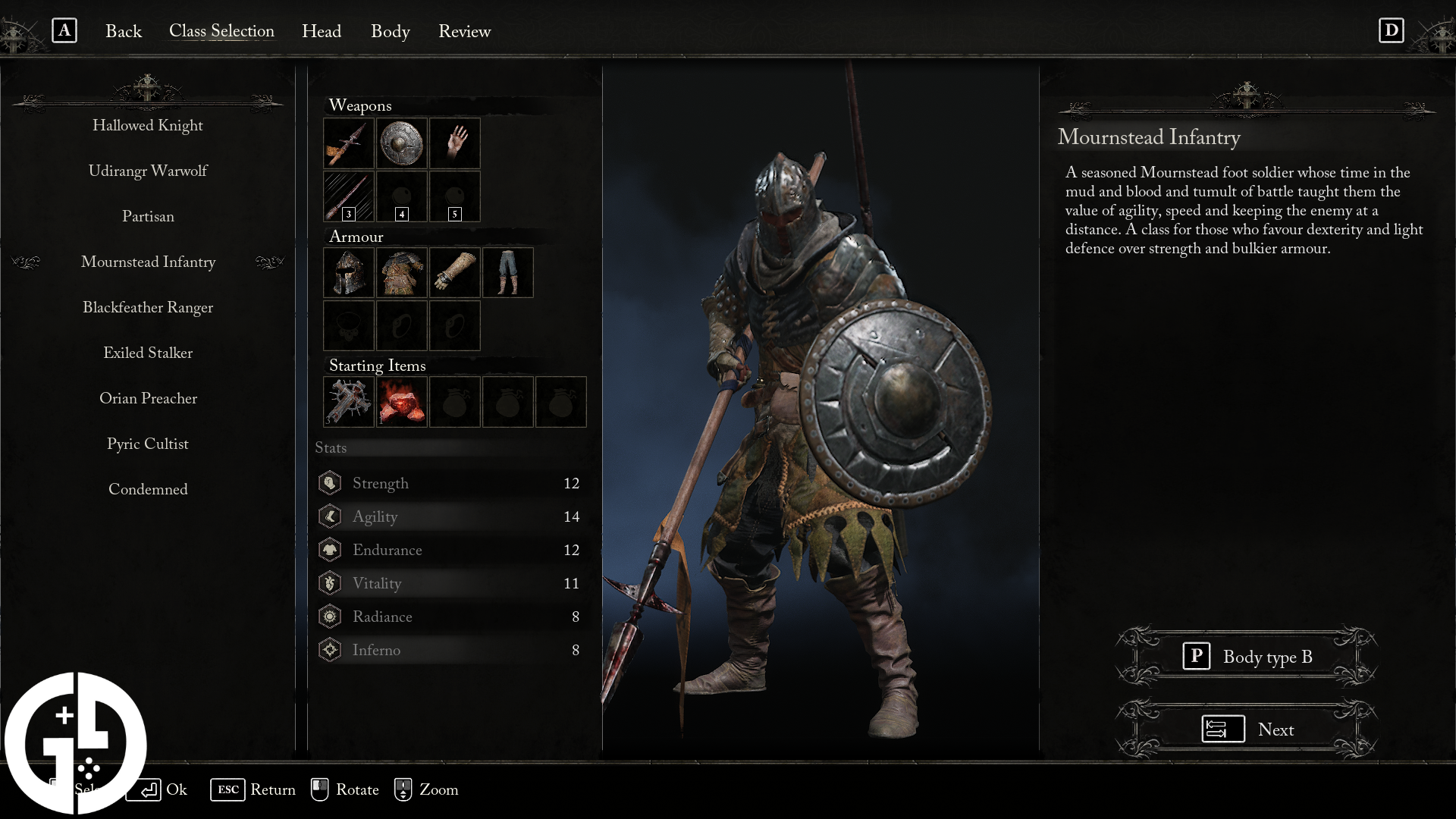
Task: Click the chest armour piece icon
Action: (401, 272)
